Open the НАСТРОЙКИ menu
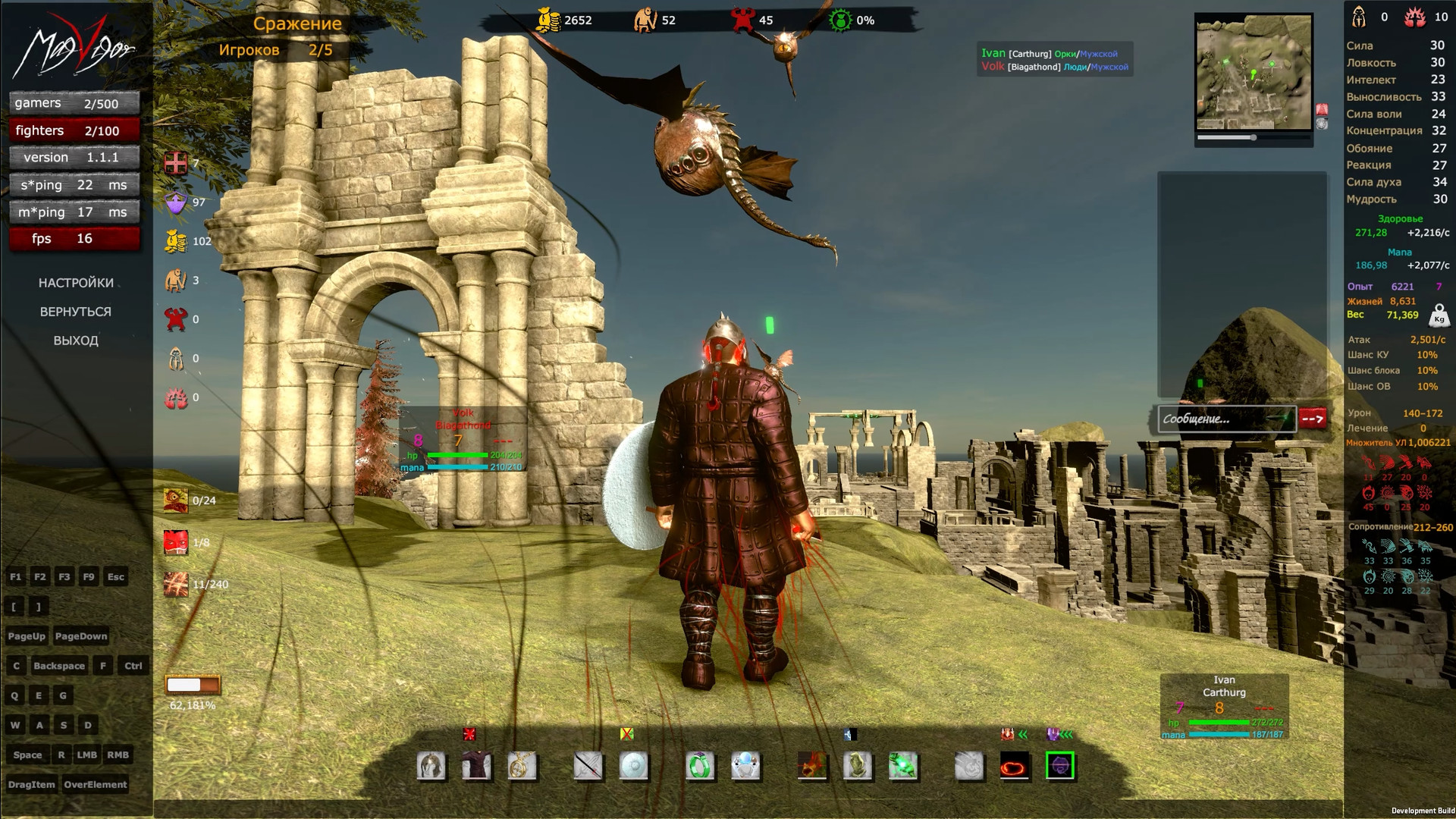Screen dimensions: 1456x819 76,283
